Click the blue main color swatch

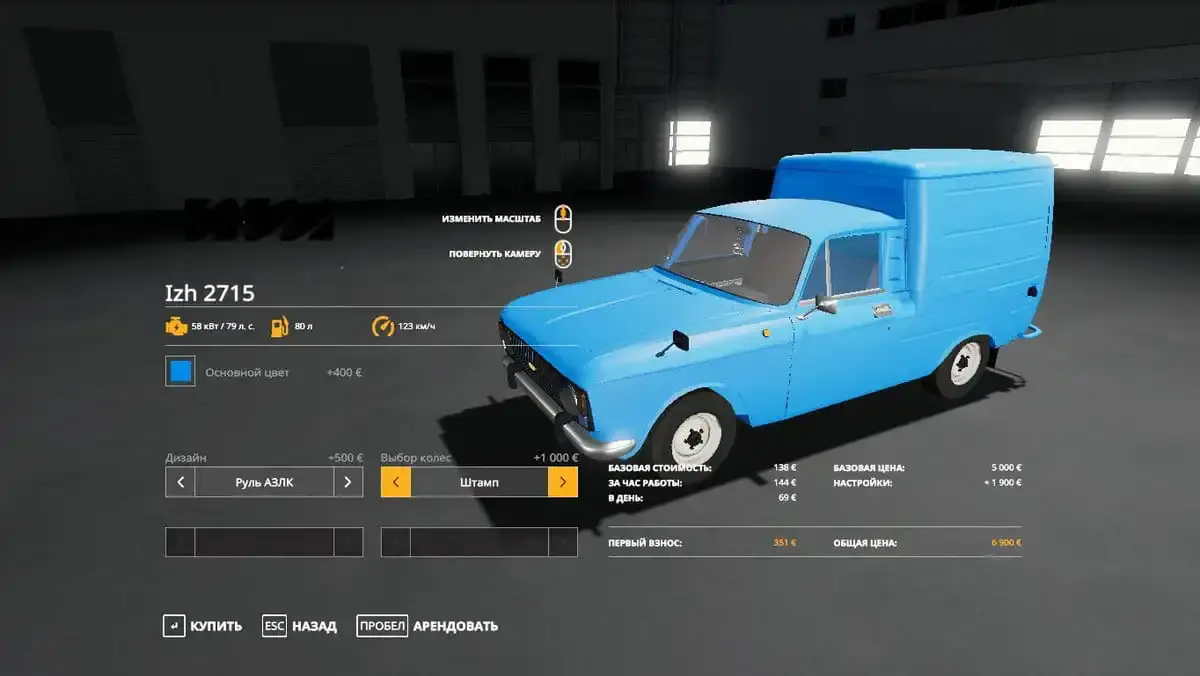[180, 372]
